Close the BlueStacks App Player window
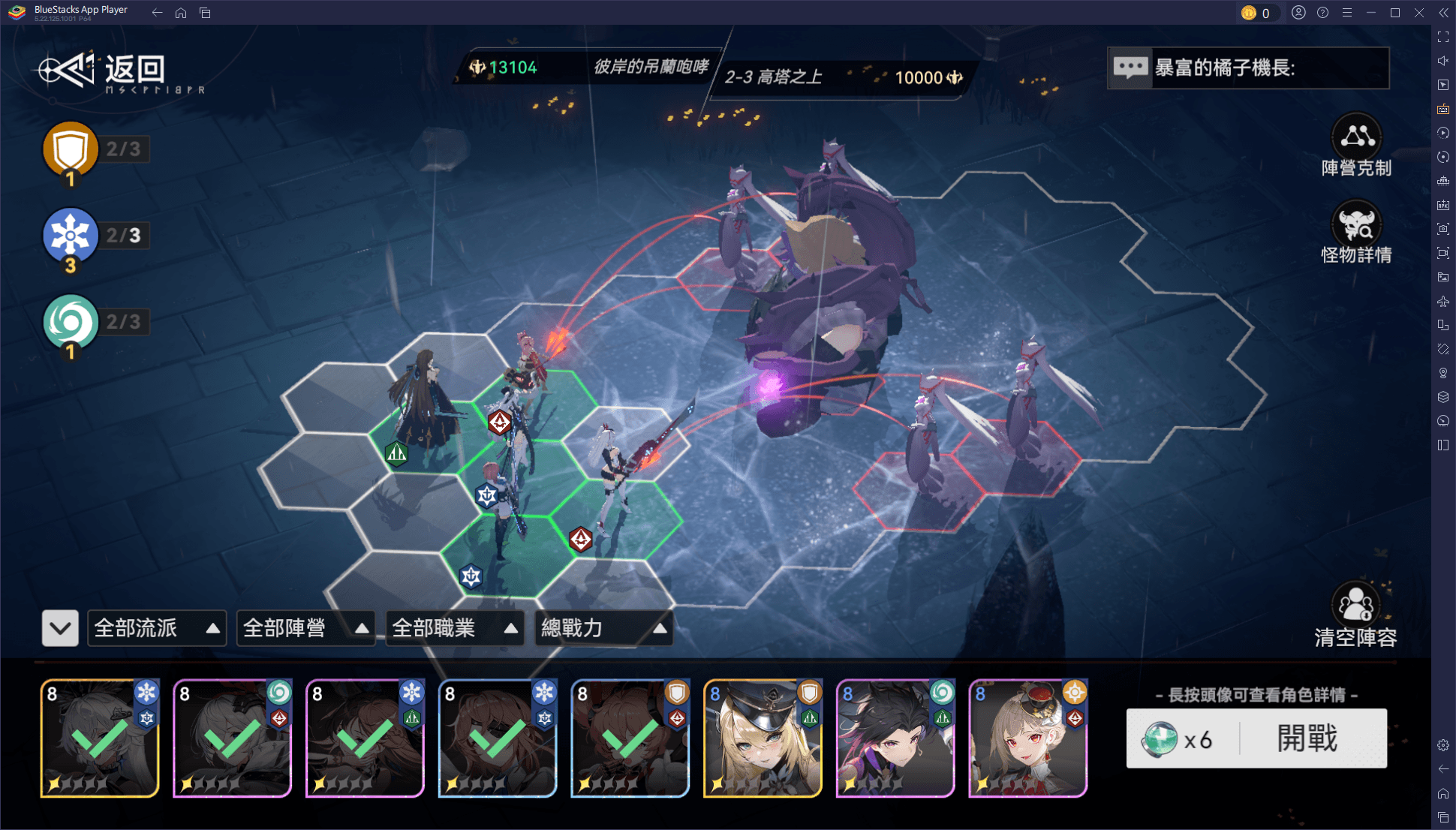The height and width of the screenshot is (830, 1456). (1419, 13)
